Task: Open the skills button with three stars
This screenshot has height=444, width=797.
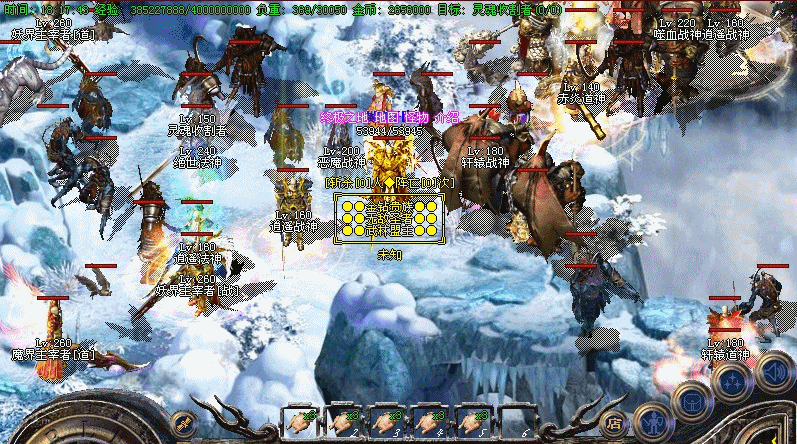Action: [x=731, y=380]
